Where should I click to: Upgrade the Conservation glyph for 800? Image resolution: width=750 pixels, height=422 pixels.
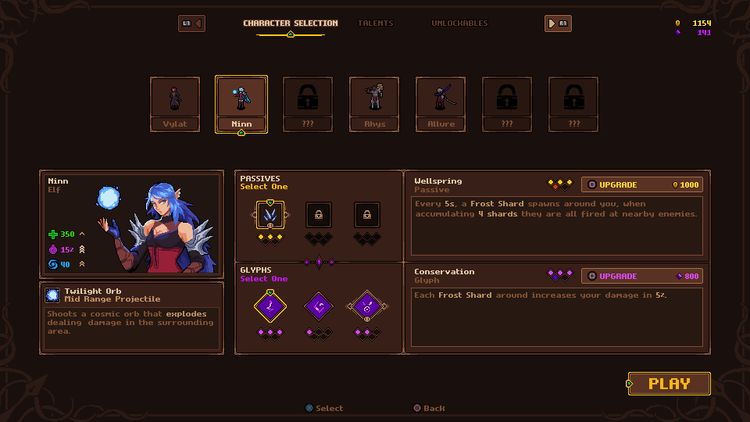[x=641, y=275]
